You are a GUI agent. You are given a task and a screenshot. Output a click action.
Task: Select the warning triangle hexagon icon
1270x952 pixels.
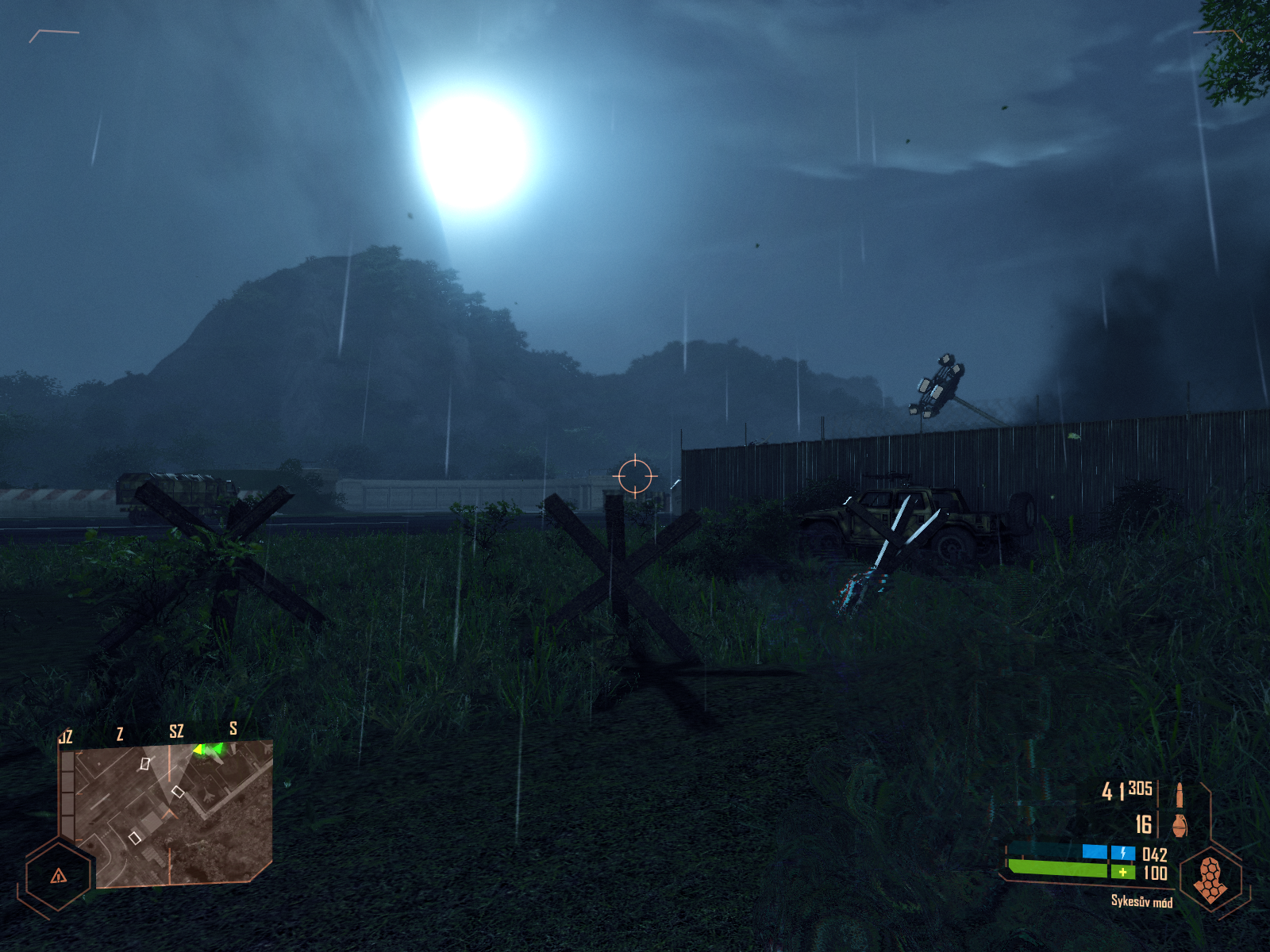pyautogui.click(x=59, y=876)
